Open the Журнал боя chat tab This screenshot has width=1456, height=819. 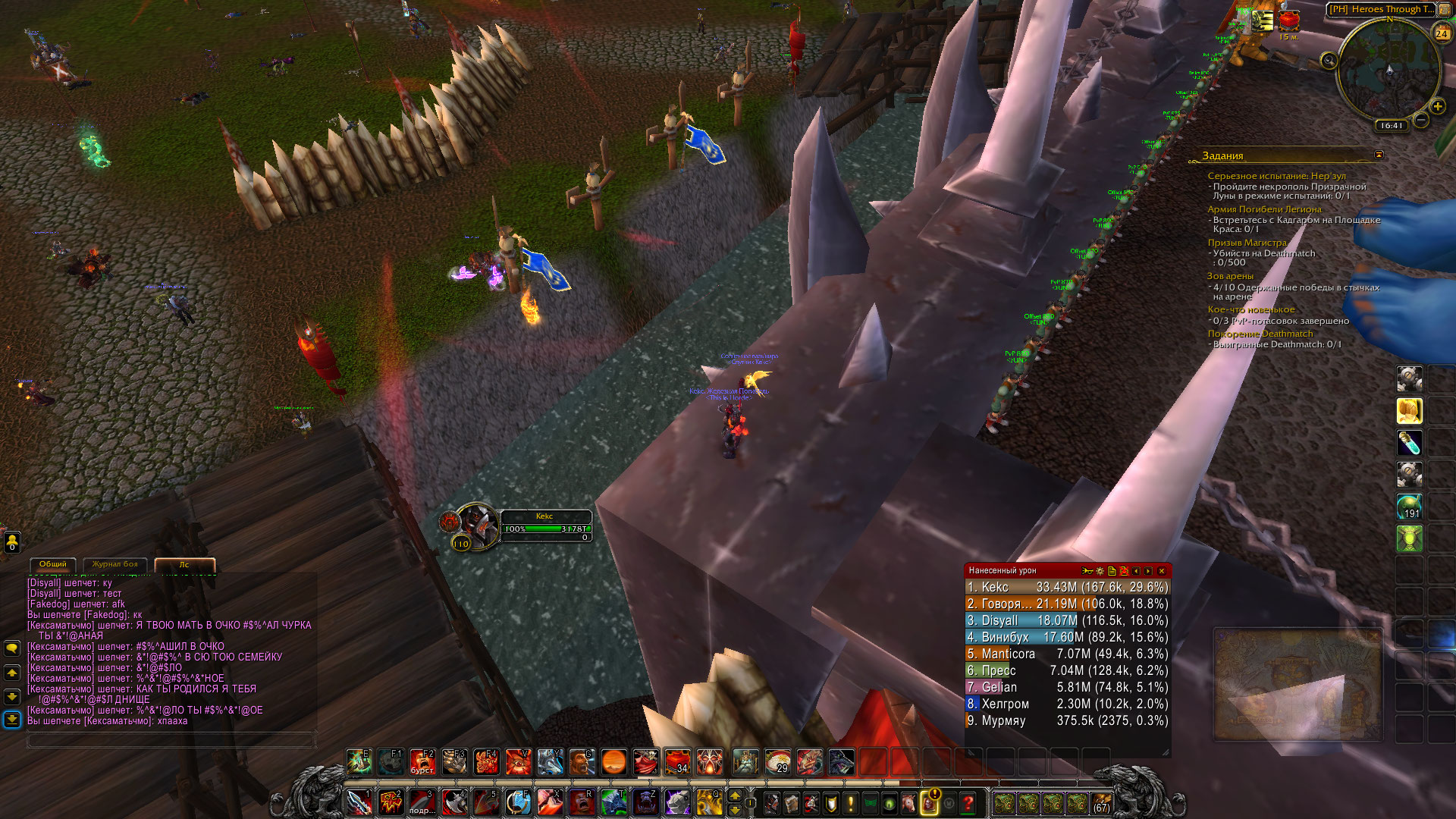pyautogui.click(x=115, y=564)
